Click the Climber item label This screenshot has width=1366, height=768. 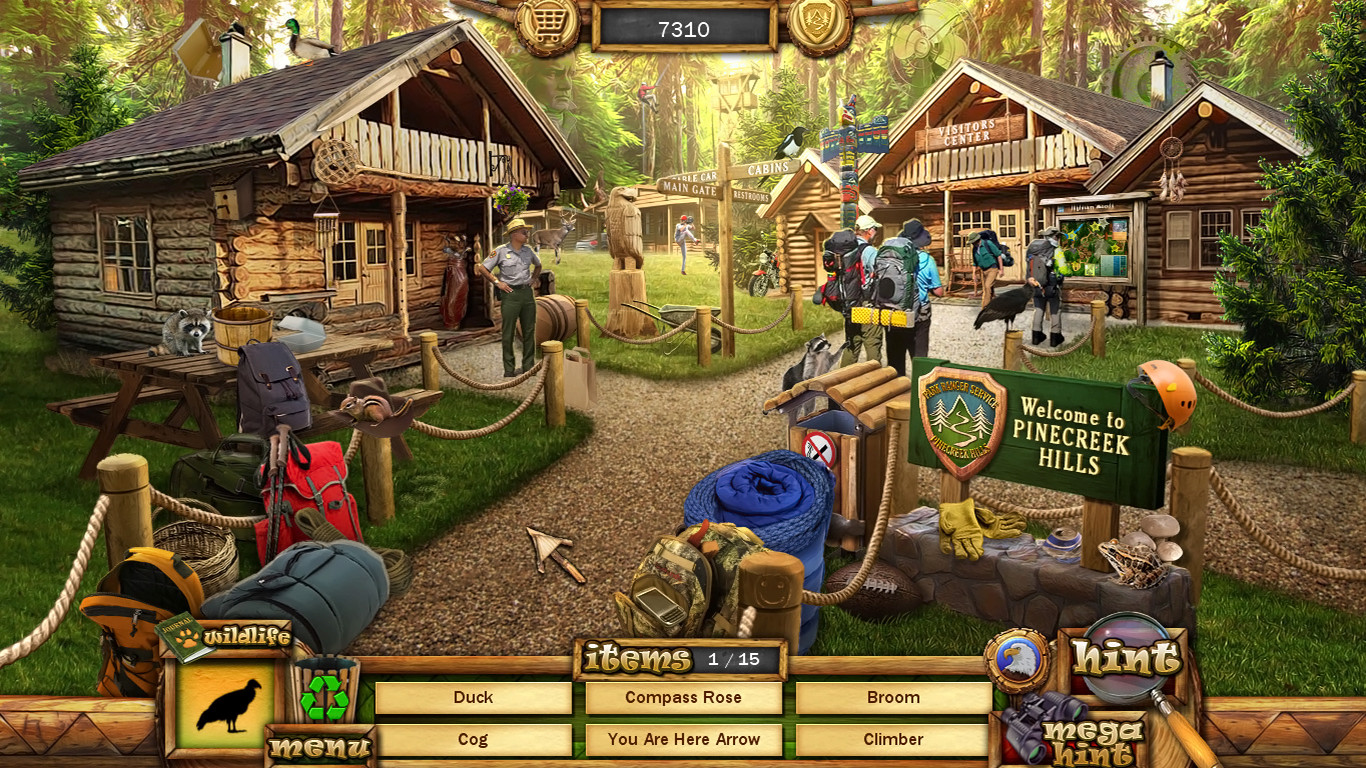tap(893, 739)
